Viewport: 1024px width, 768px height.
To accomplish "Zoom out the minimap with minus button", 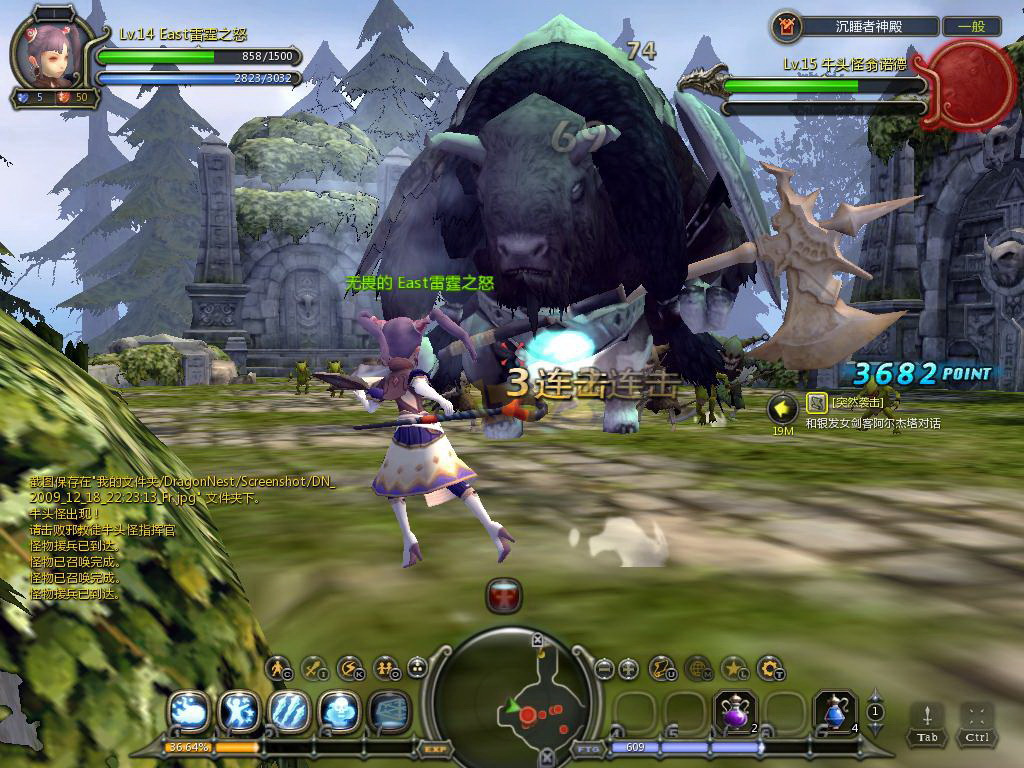I will click(x=603, y=668).
